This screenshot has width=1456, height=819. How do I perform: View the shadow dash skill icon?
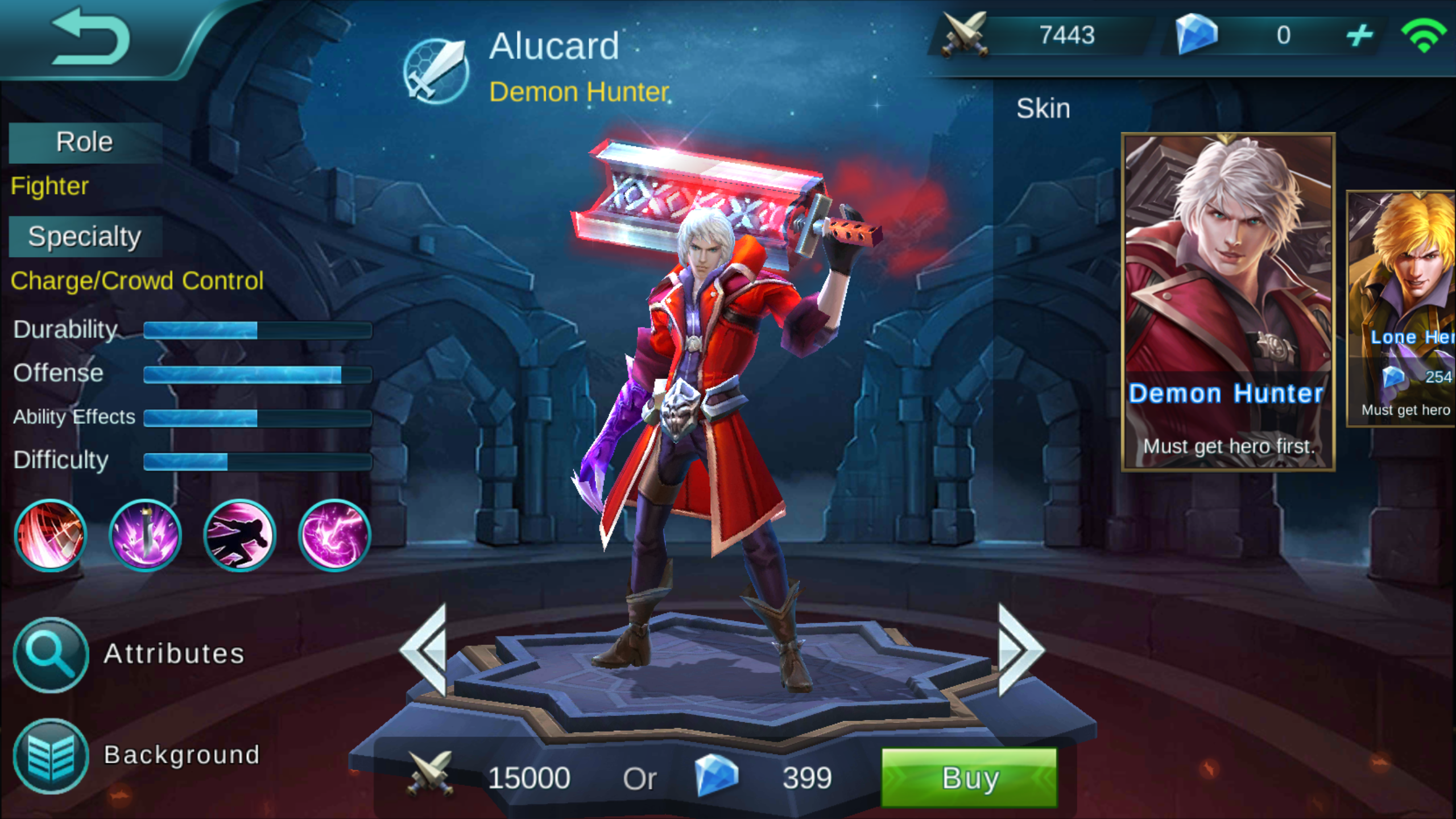[239, 535]
